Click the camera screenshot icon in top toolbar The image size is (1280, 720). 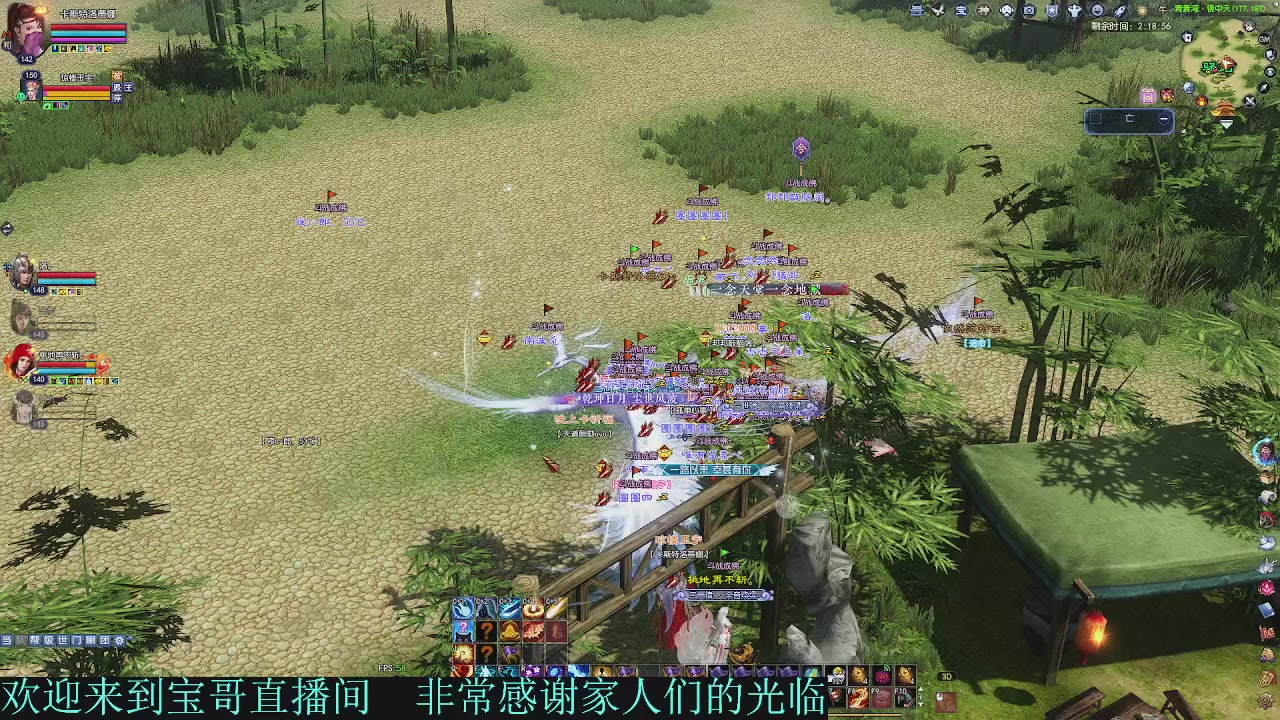pyautogui.click(x=1030, y=9)
